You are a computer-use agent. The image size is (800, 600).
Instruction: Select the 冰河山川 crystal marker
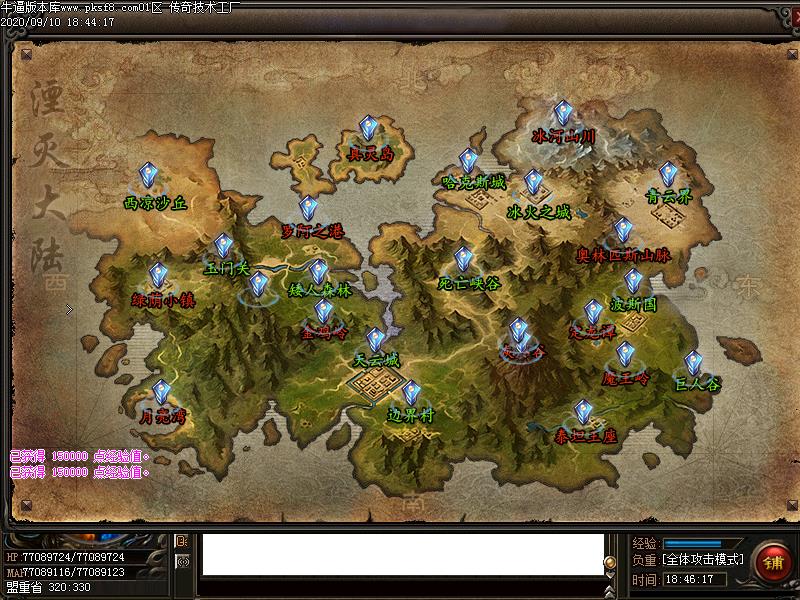click(563, 114)
